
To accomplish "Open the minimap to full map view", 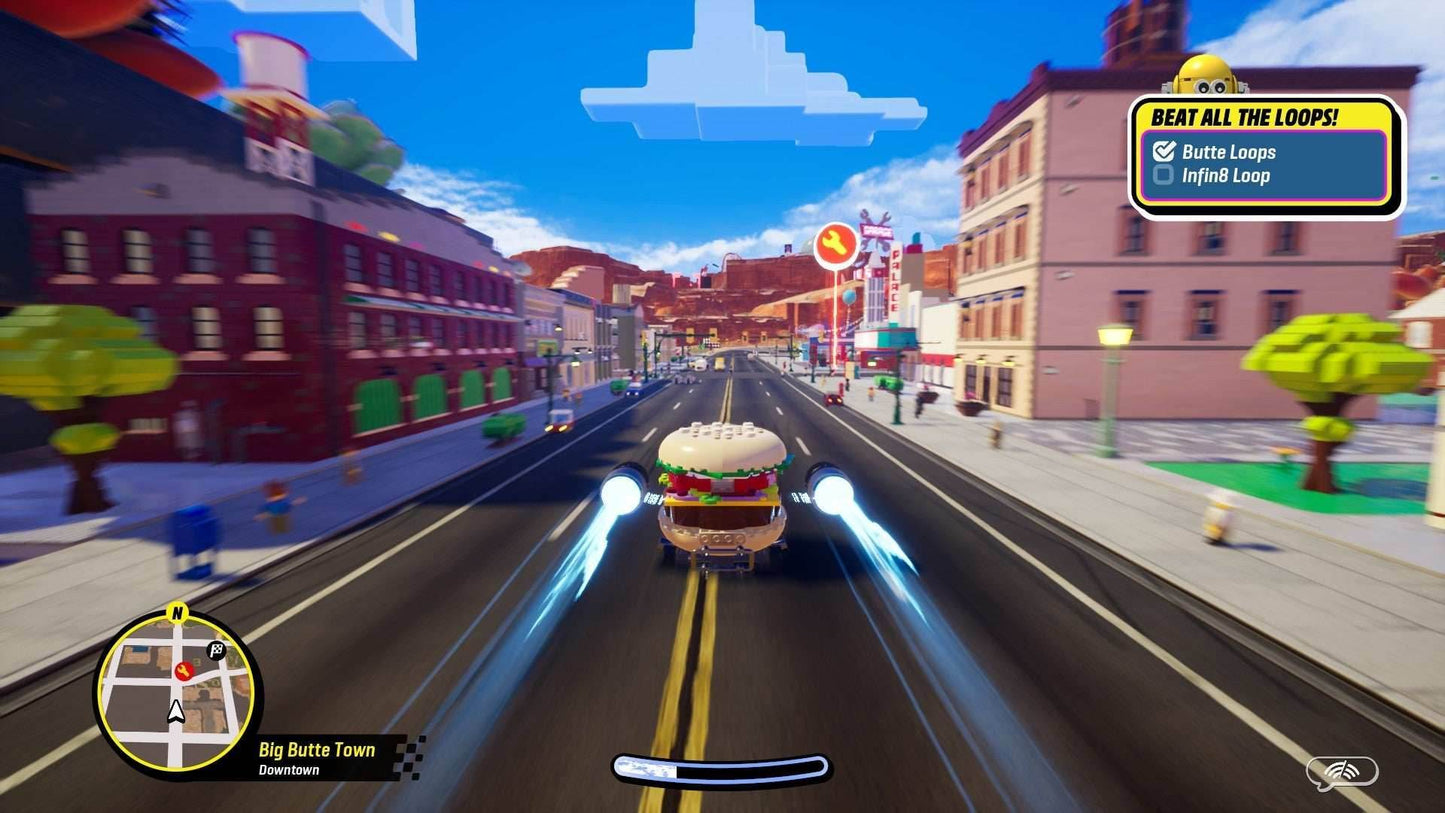I will pyautogui.click(x=175, y=692).
